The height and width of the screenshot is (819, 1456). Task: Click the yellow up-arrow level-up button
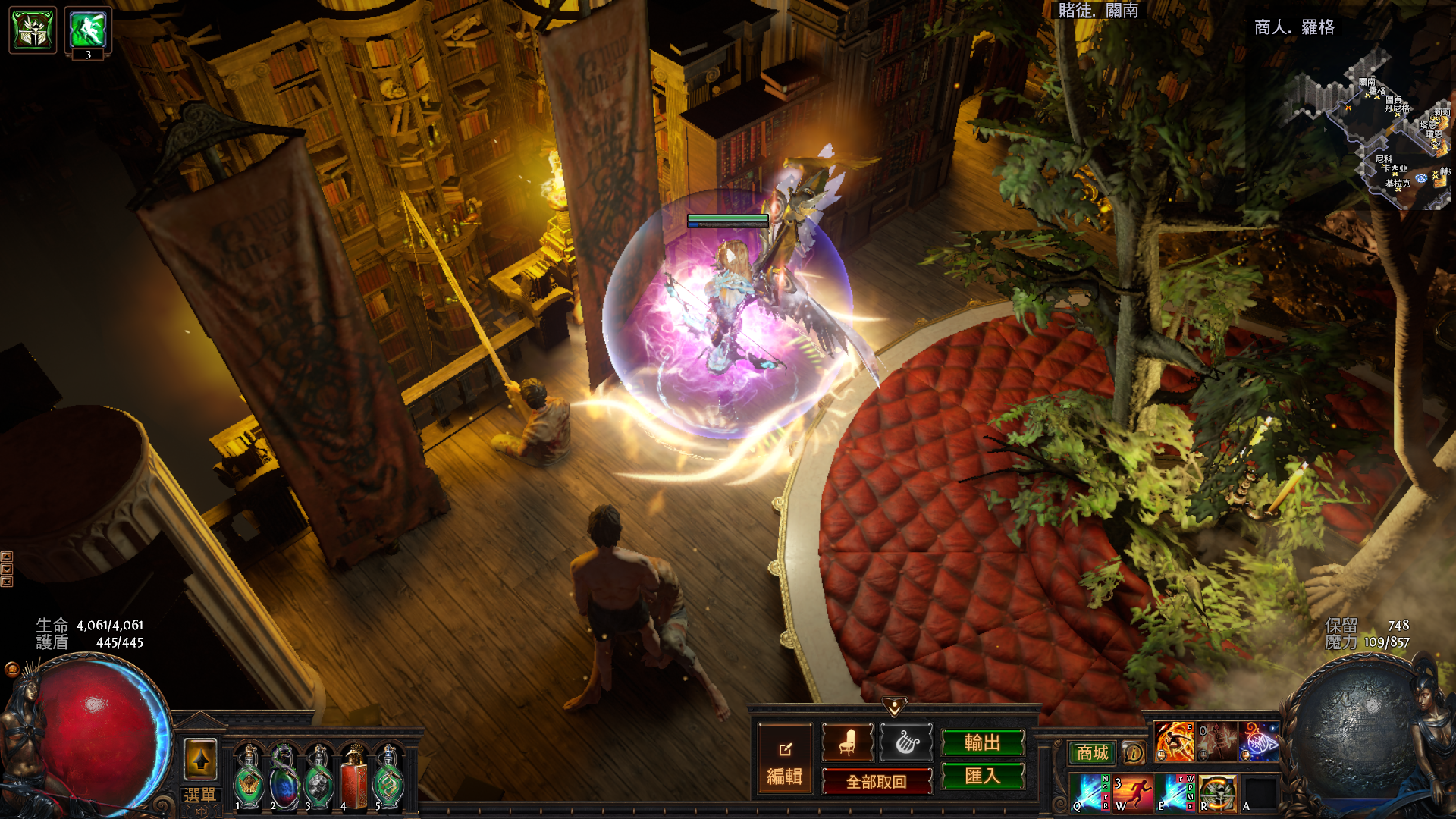coord(201,759)
